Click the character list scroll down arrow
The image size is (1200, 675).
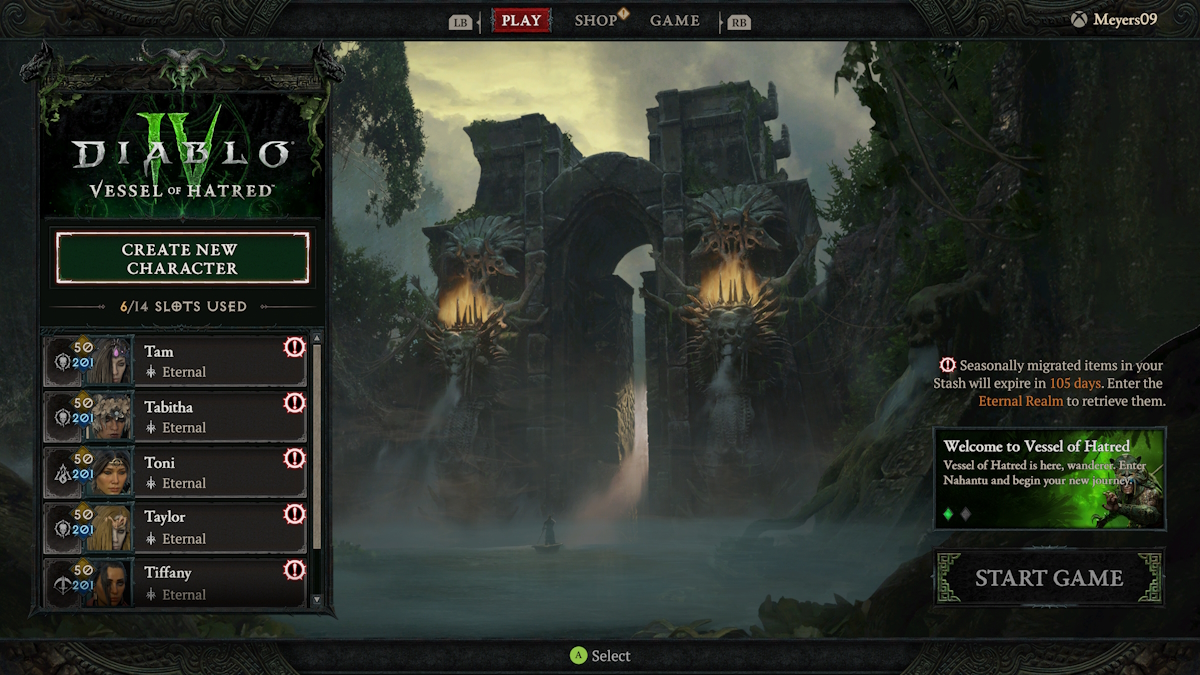coord(317,600)
